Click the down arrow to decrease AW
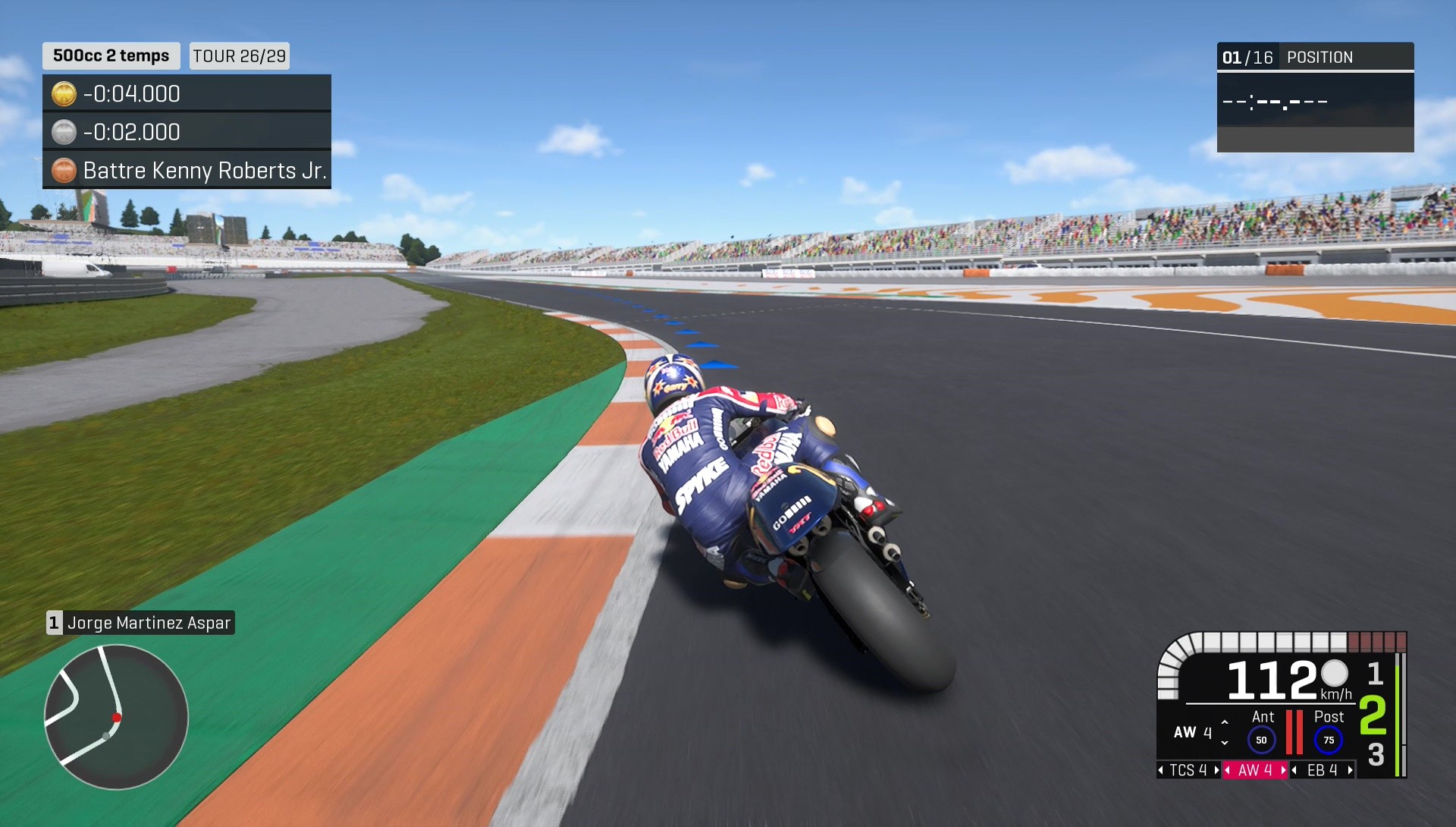1456x827 pixels. [1224, 743]
